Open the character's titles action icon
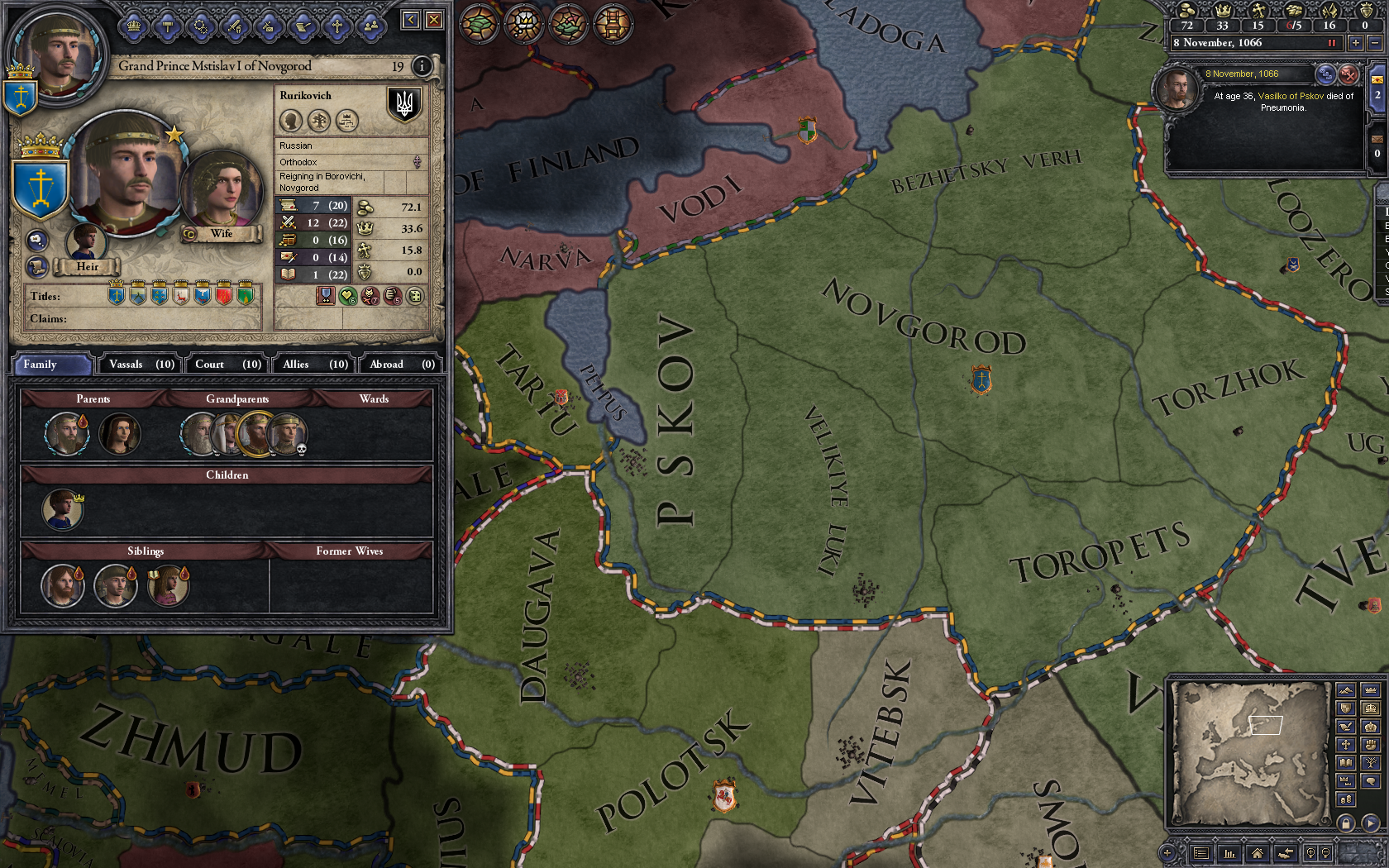 (x=133, y=26)
